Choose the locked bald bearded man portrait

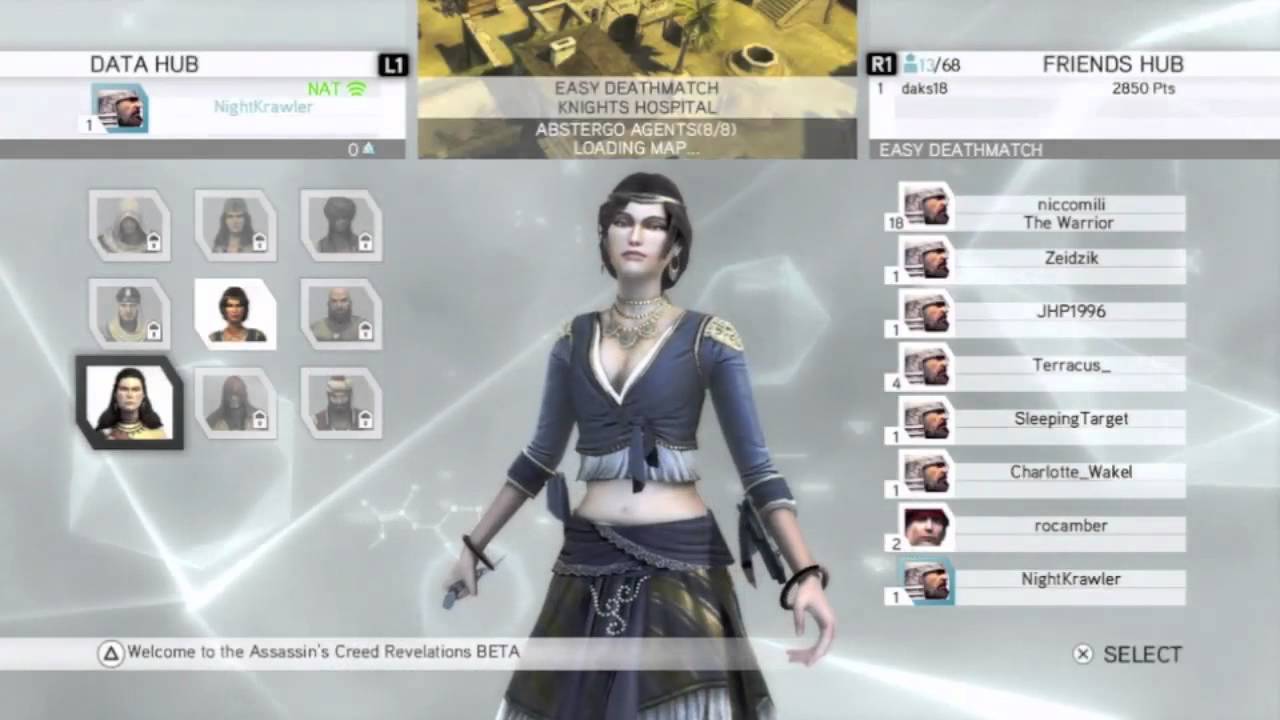tap(341, 313)
